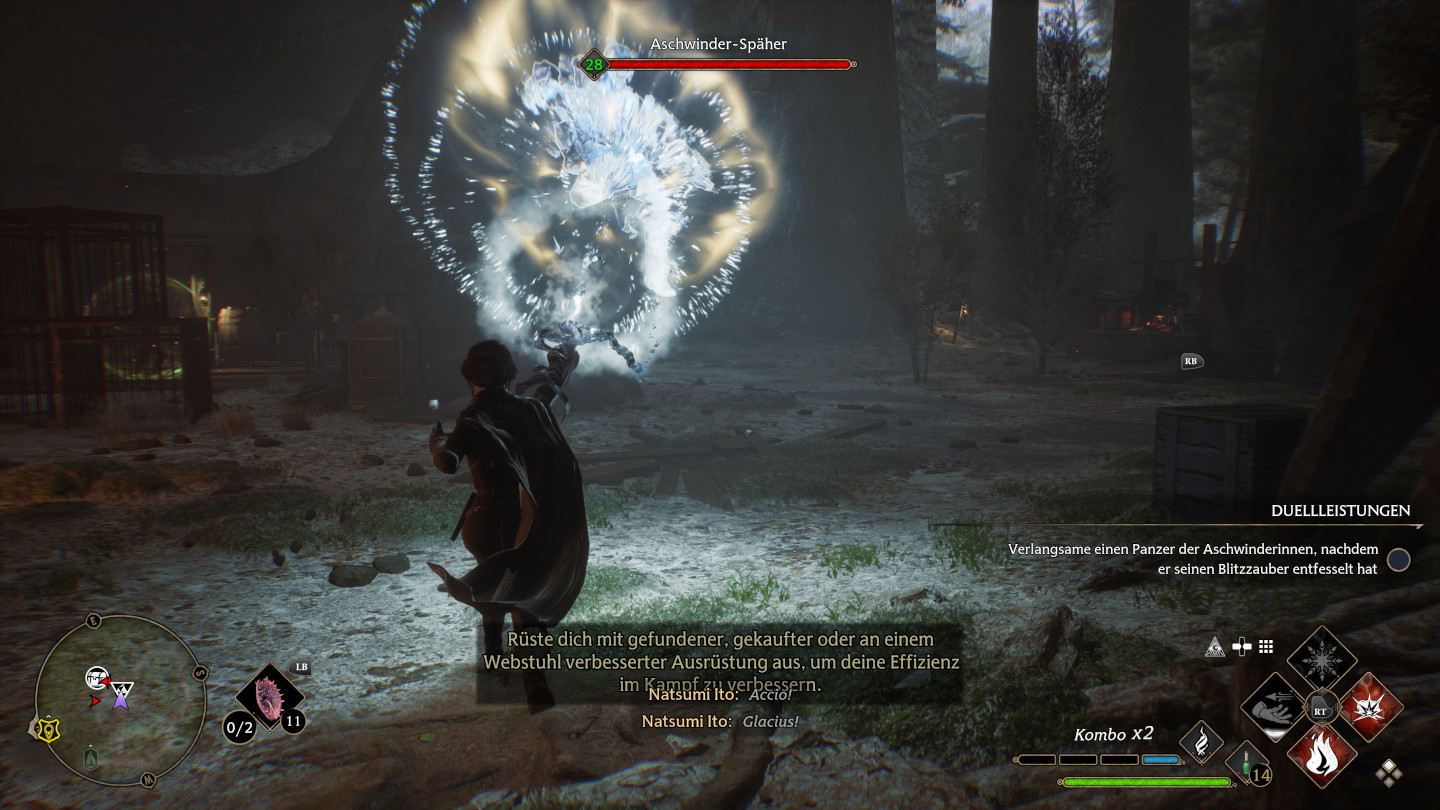The height and width of the screenshot is (810, 1440).
Task: Cast the Glacius snowflake spell
Action: pyautogui.click(x=1321, y=660)
